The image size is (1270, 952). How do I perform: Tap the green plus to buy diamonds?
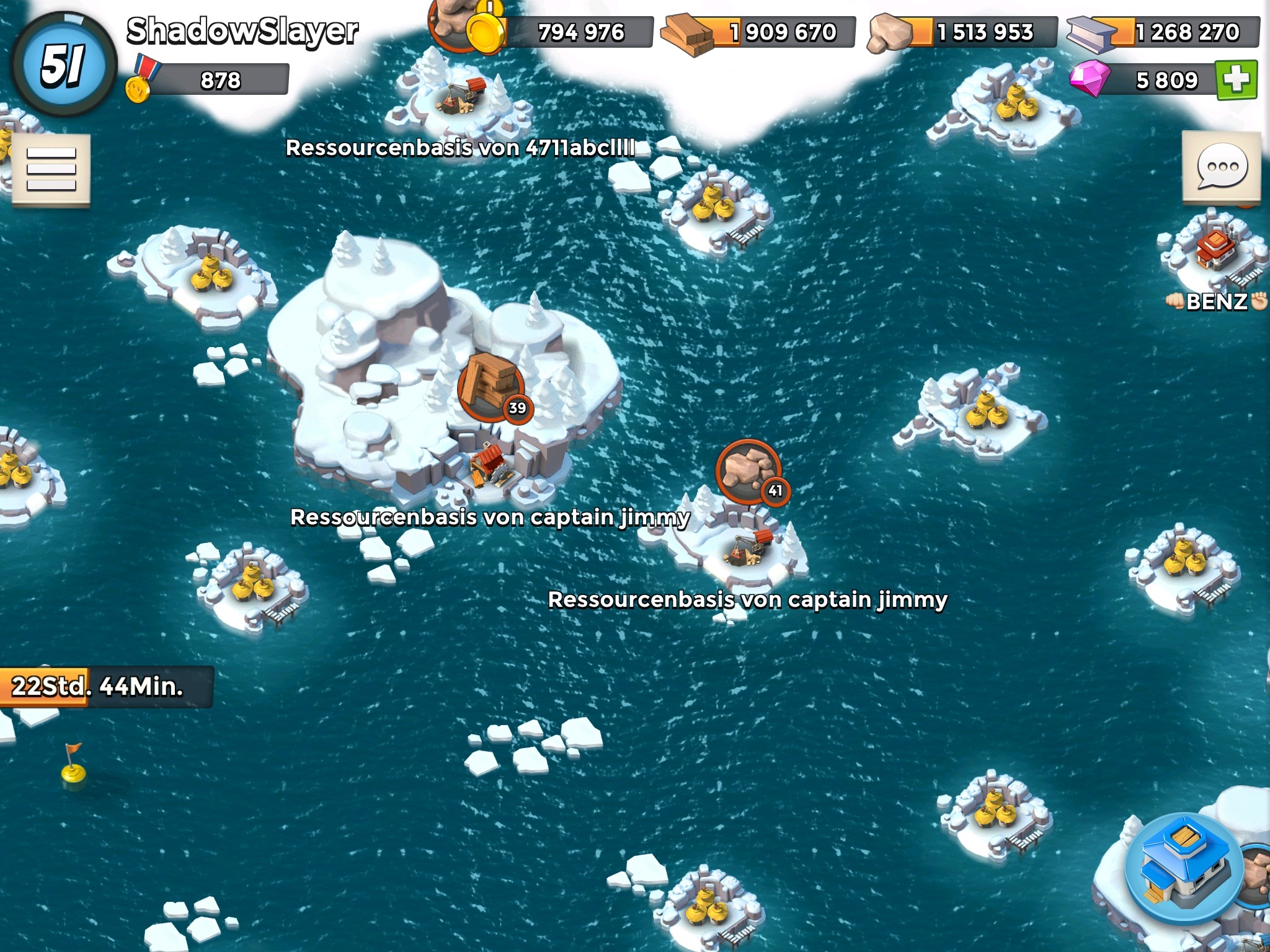pyautogui.click(x=1236, y=81)
